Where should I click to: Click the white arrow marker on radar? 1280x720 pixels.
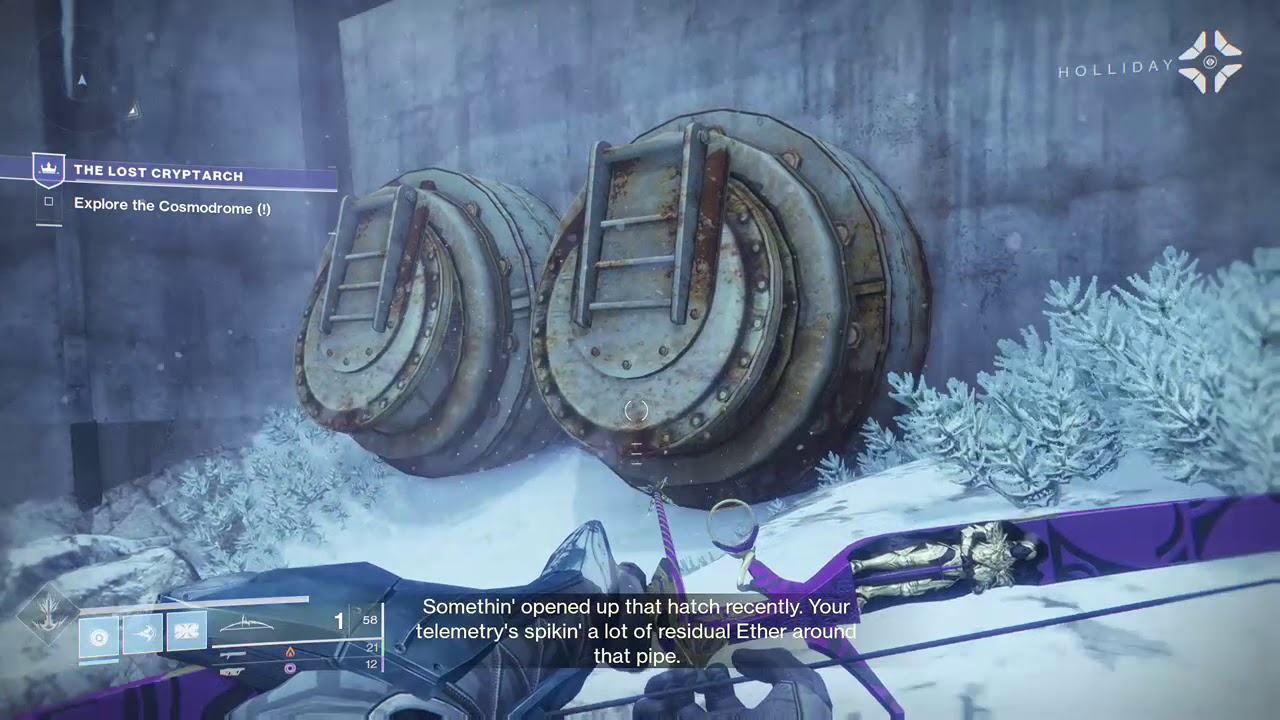82,79
